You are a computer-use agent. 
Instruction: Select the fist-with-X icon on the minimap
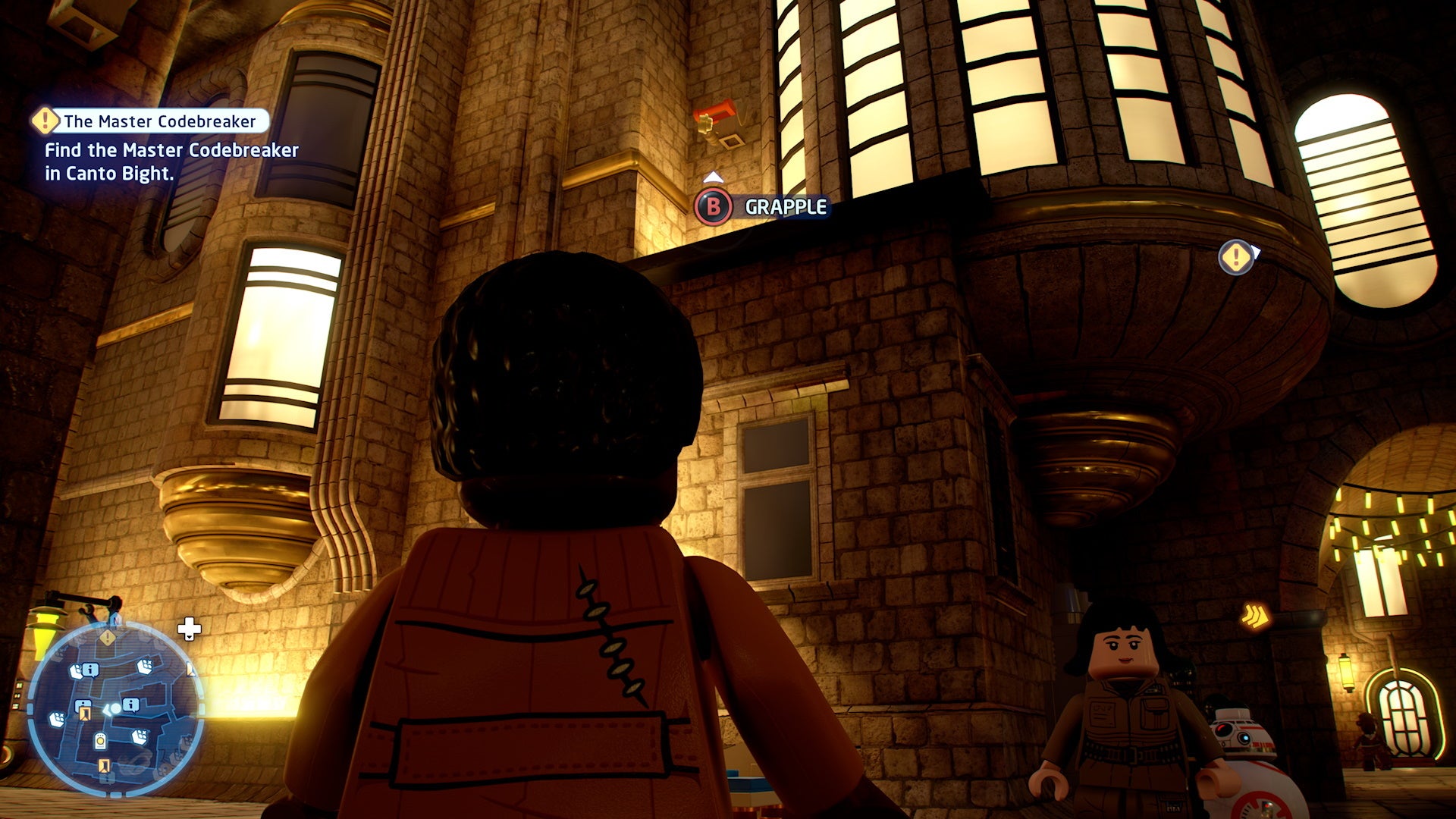click(144, 666)
